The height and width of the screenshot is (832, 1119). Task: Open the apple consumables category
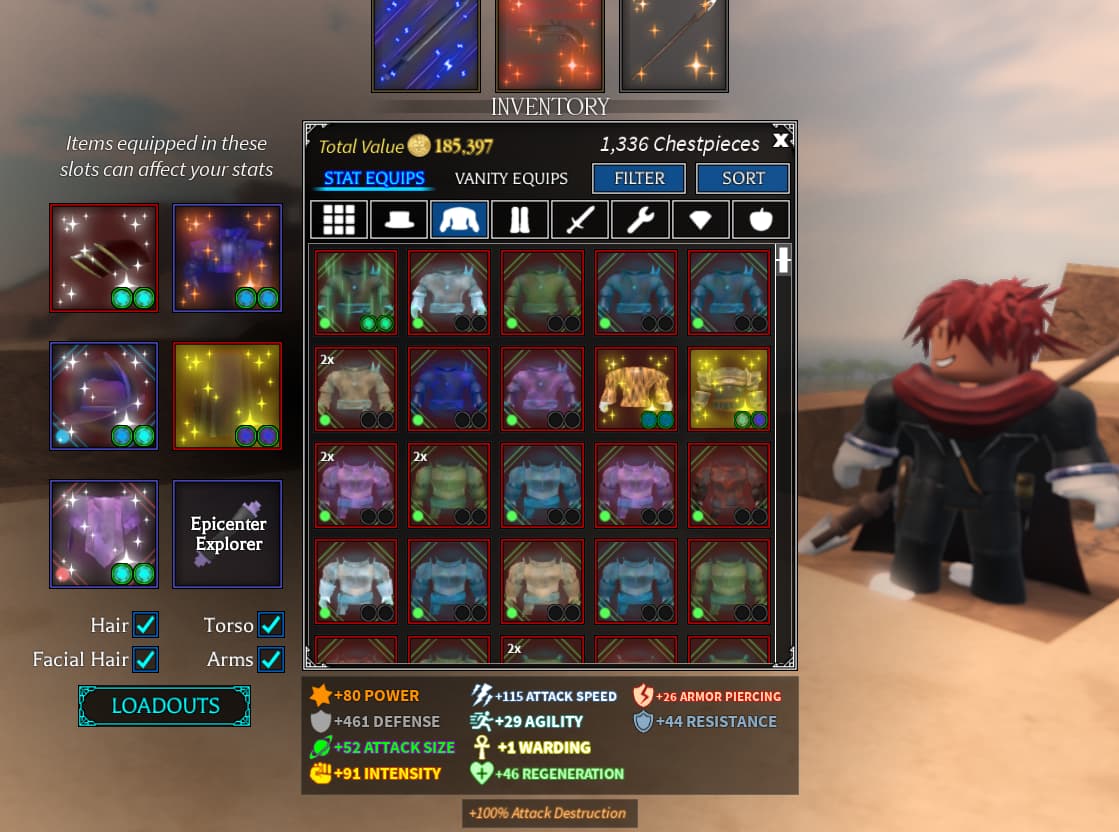[761, 220]
